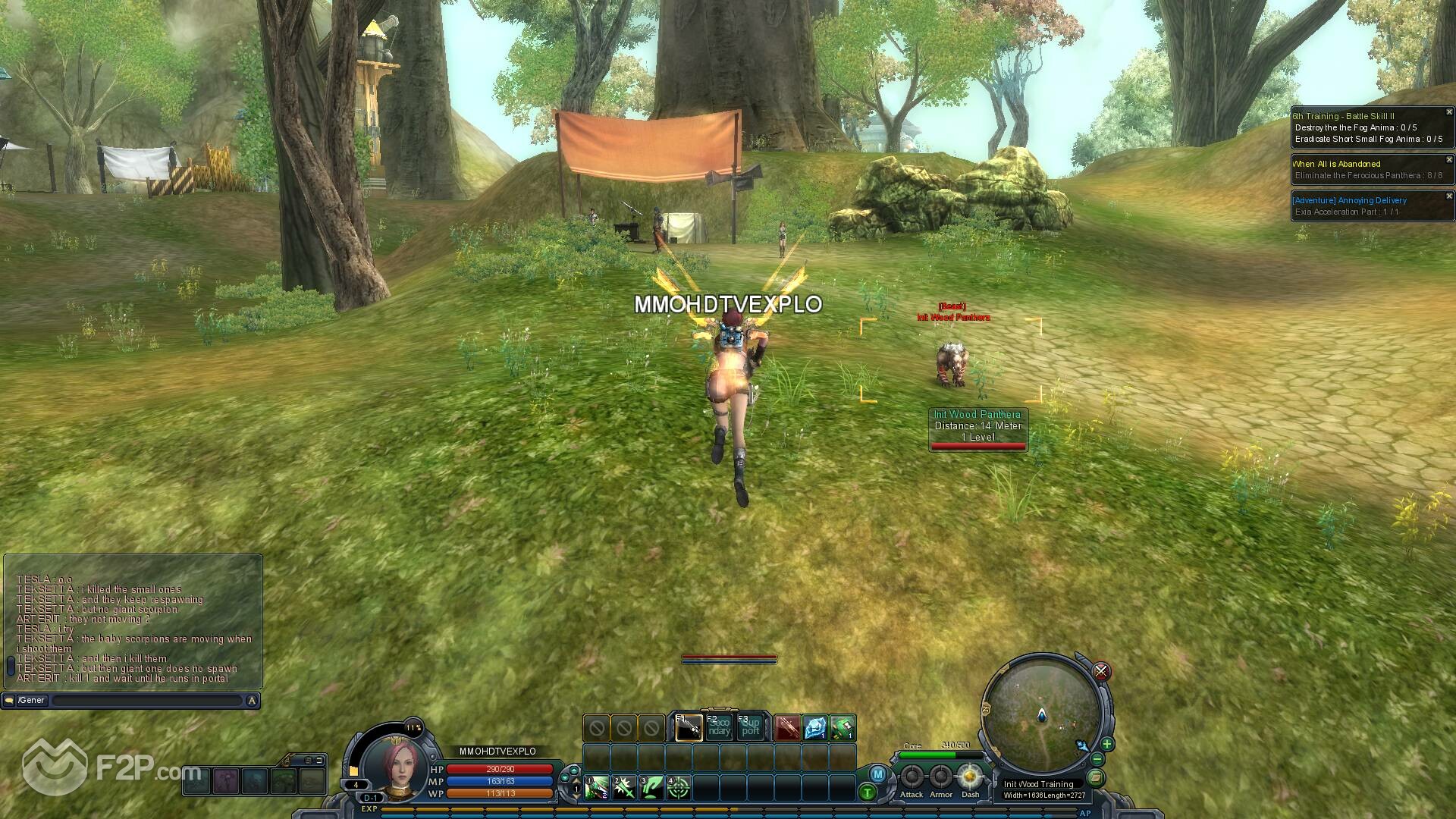The height and width of the screenshot is (819, 1456).
Task: Zoom in the minimap with plus button
Action: [1106, 744]
